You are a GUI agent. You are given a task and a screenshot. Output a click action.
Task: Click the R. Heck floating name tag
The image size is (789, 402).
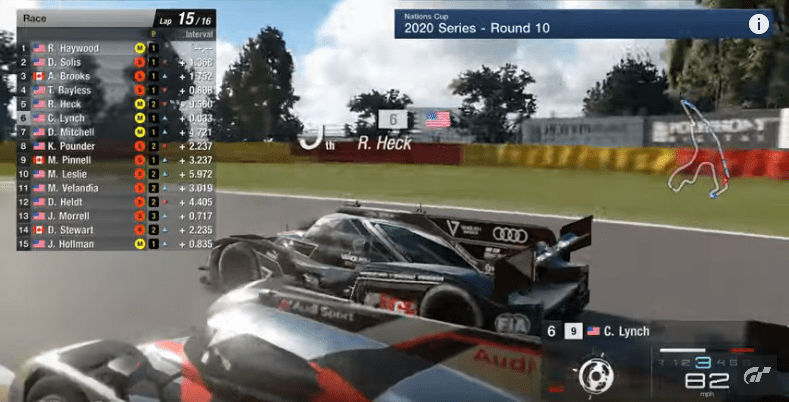(x=383, y=144)
